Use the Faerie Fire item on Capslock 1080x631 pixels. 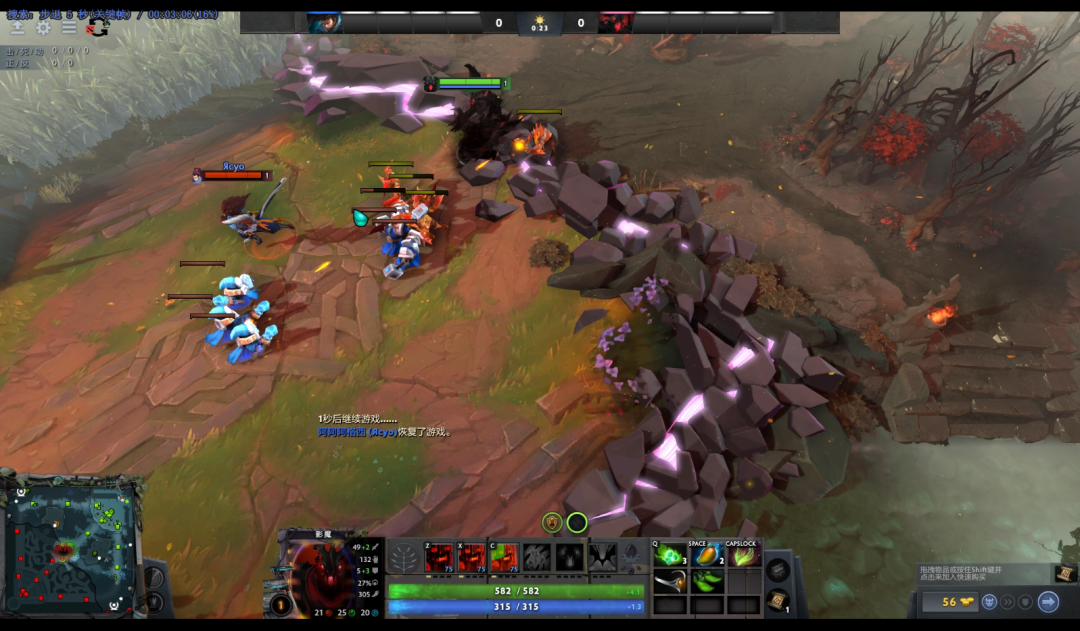[x=743, y=555]
